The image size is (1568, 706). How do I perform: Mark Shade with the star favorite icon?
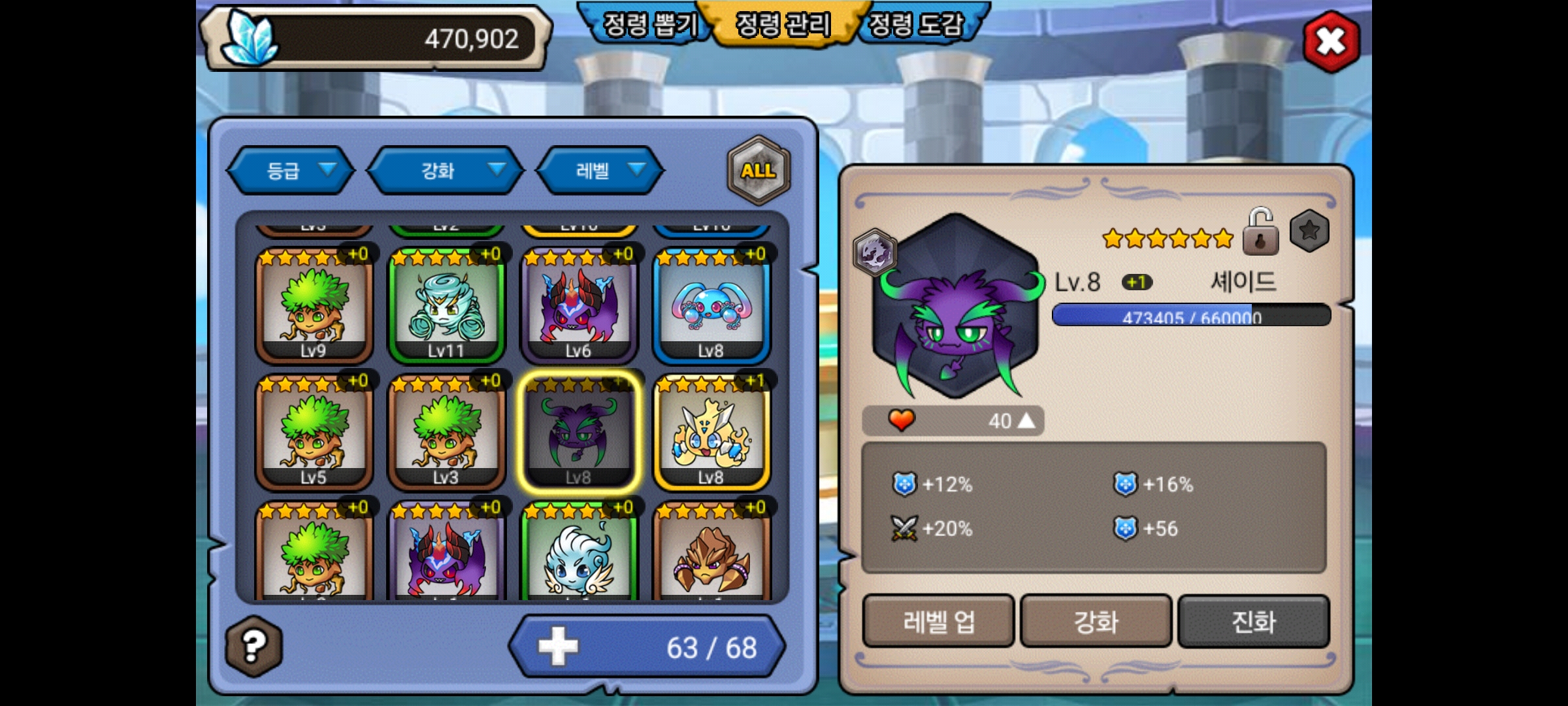click(1309, 231)
